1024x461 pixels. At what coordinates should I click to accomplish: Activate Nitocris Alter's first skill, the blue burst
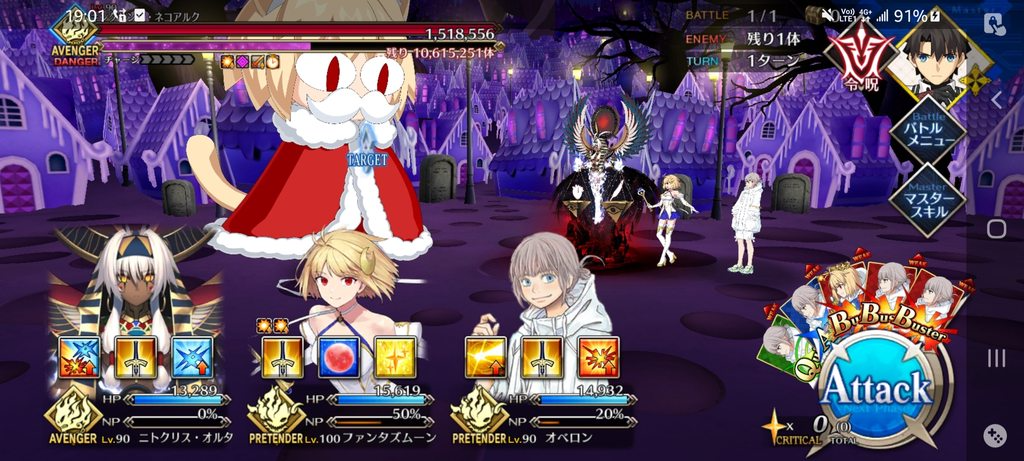[x=80, y=357]
